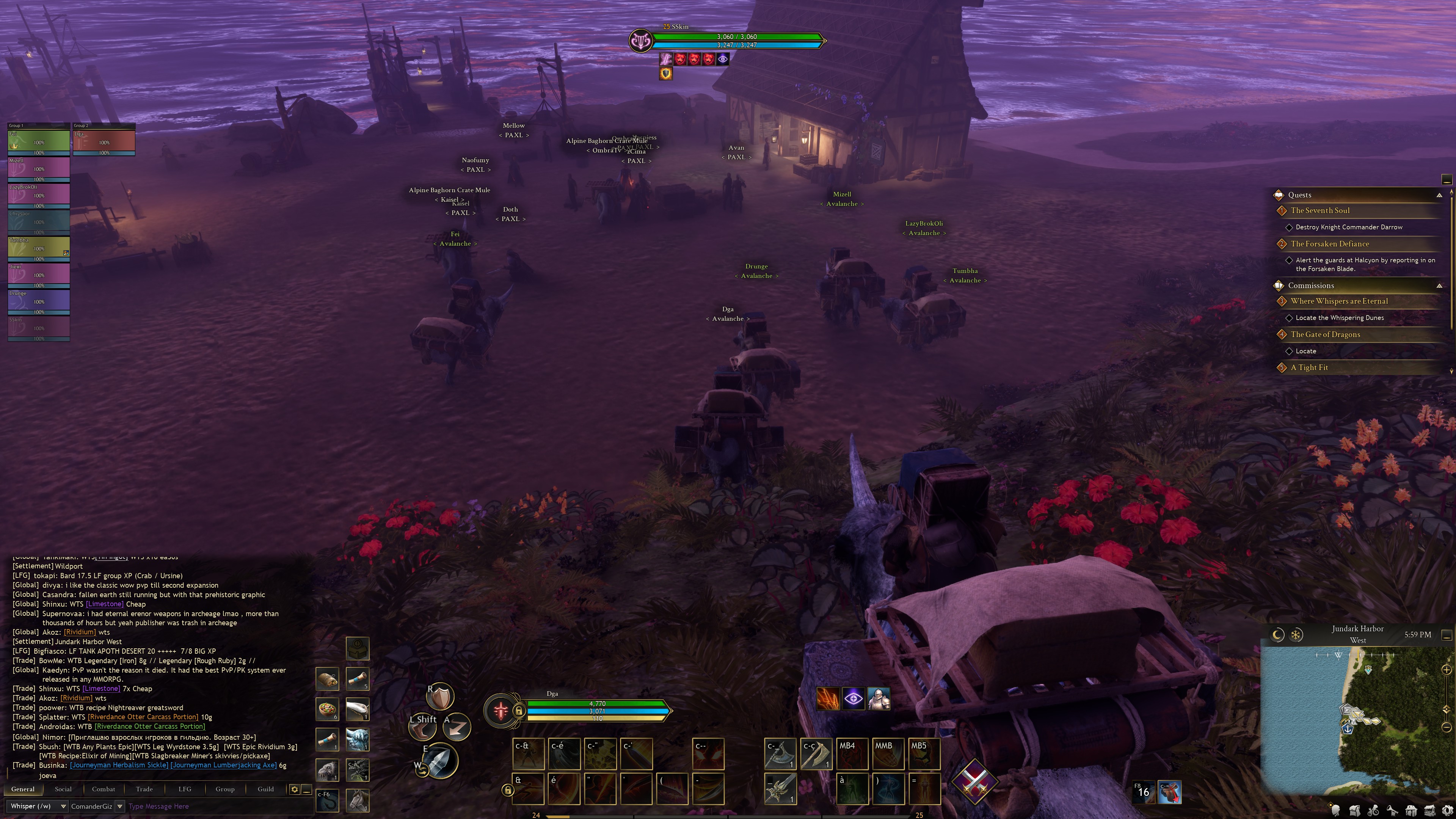Toggle crossed swords combat stance diamond
The image size is (1456, 819).
tap(974, 781)
